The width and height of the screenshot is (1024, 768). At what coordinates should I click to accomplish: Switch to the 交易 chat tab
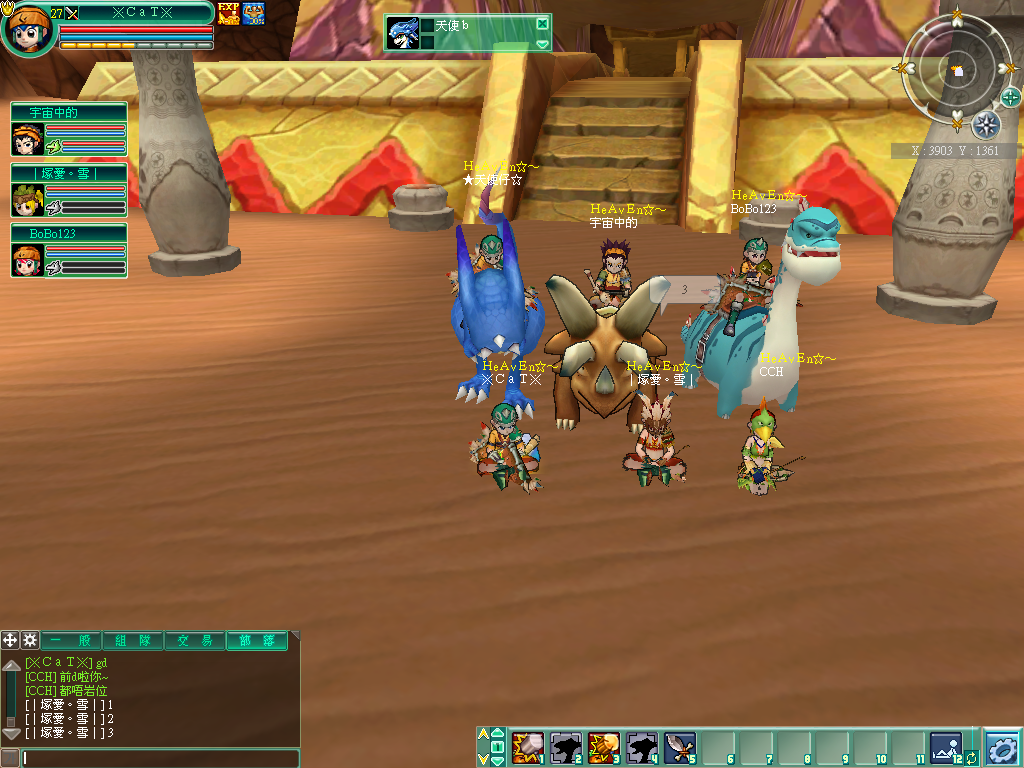(195, 641)
